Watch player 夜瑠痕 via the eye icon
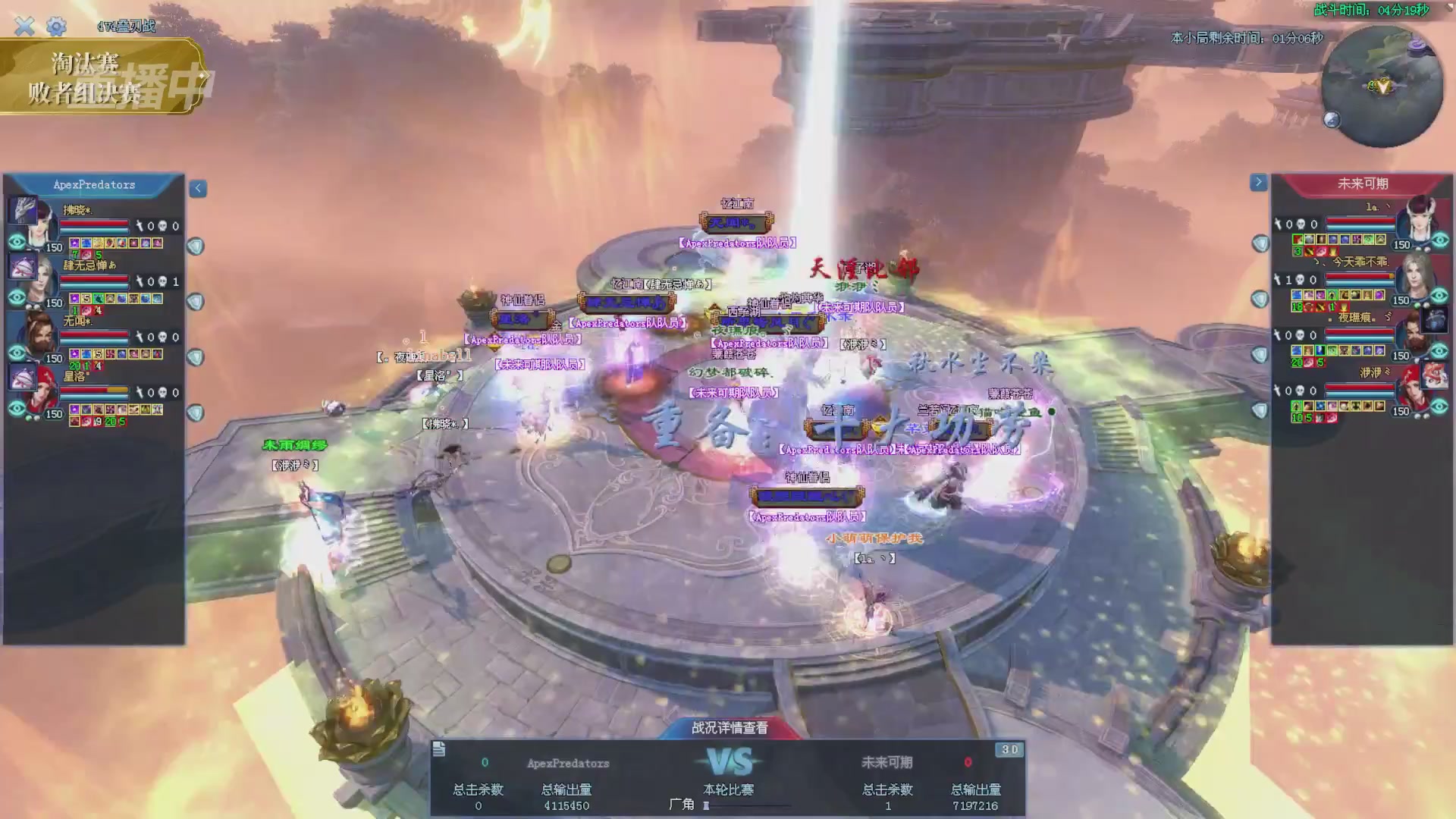 pyautogui.click(x=1439, y=351)
